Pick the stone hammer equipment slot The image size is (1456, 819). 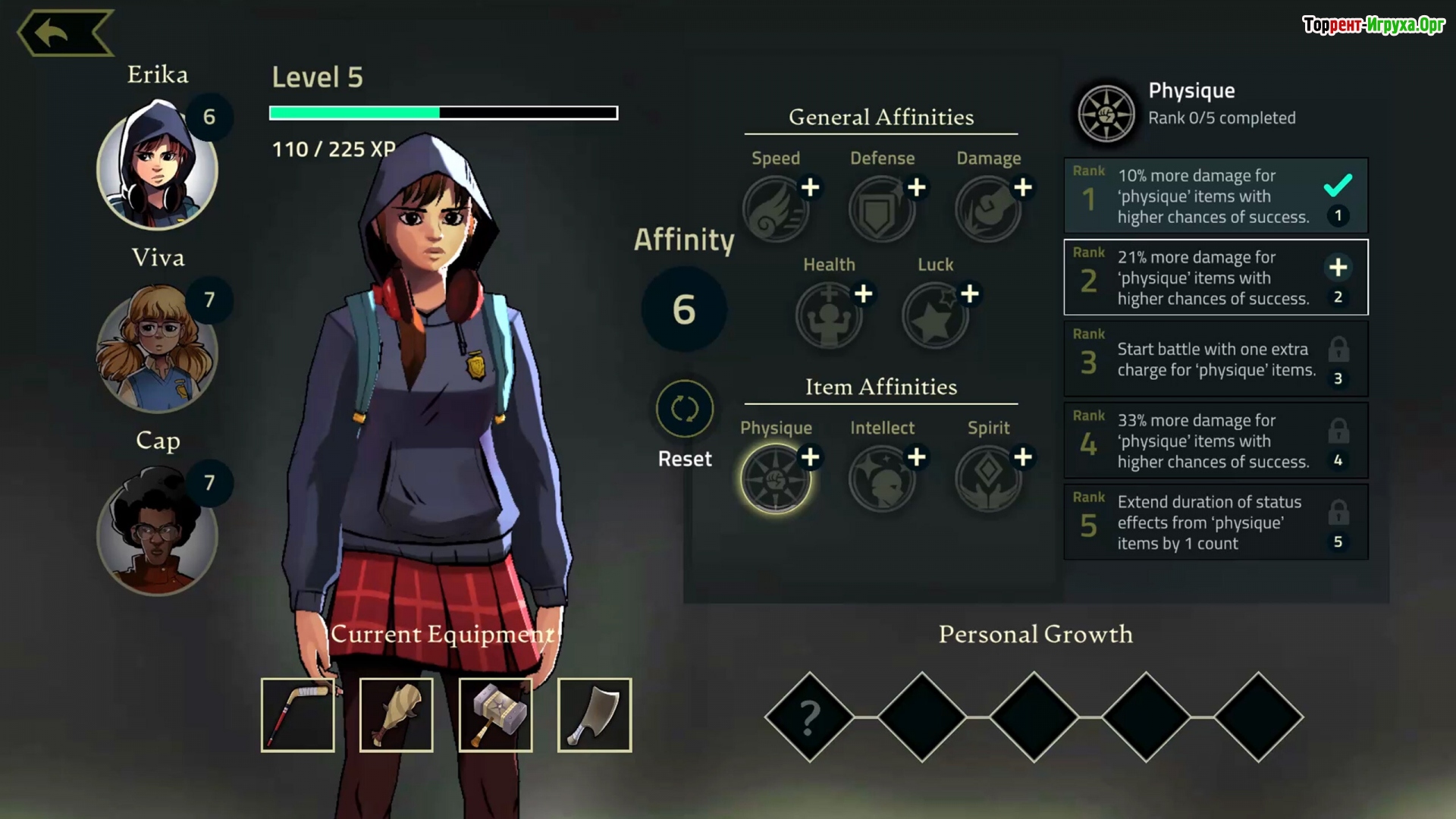coord(495,715)
